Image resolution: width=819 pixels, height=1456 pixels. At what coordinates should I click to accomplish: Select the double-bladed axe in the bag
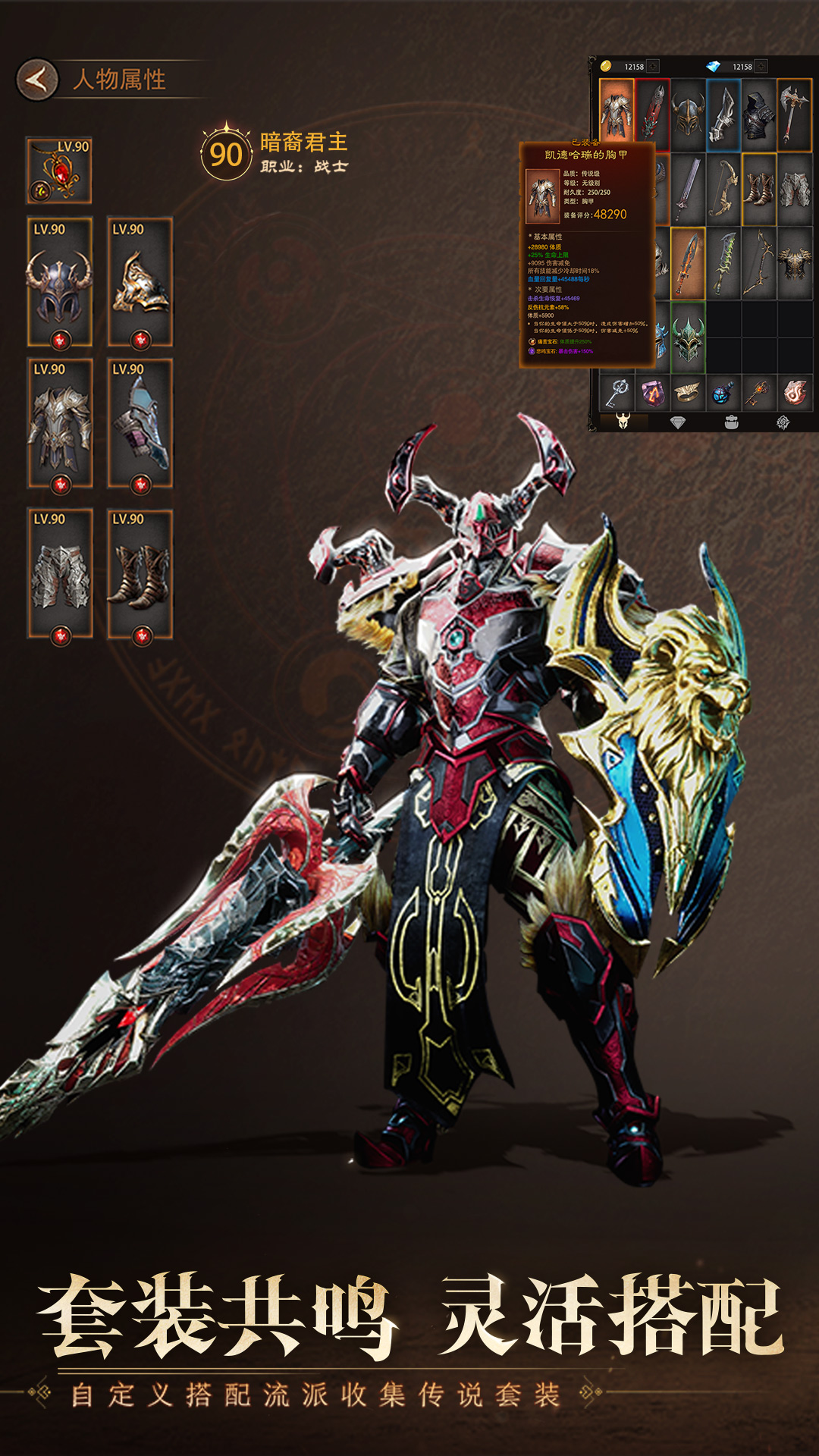[795, 114]
